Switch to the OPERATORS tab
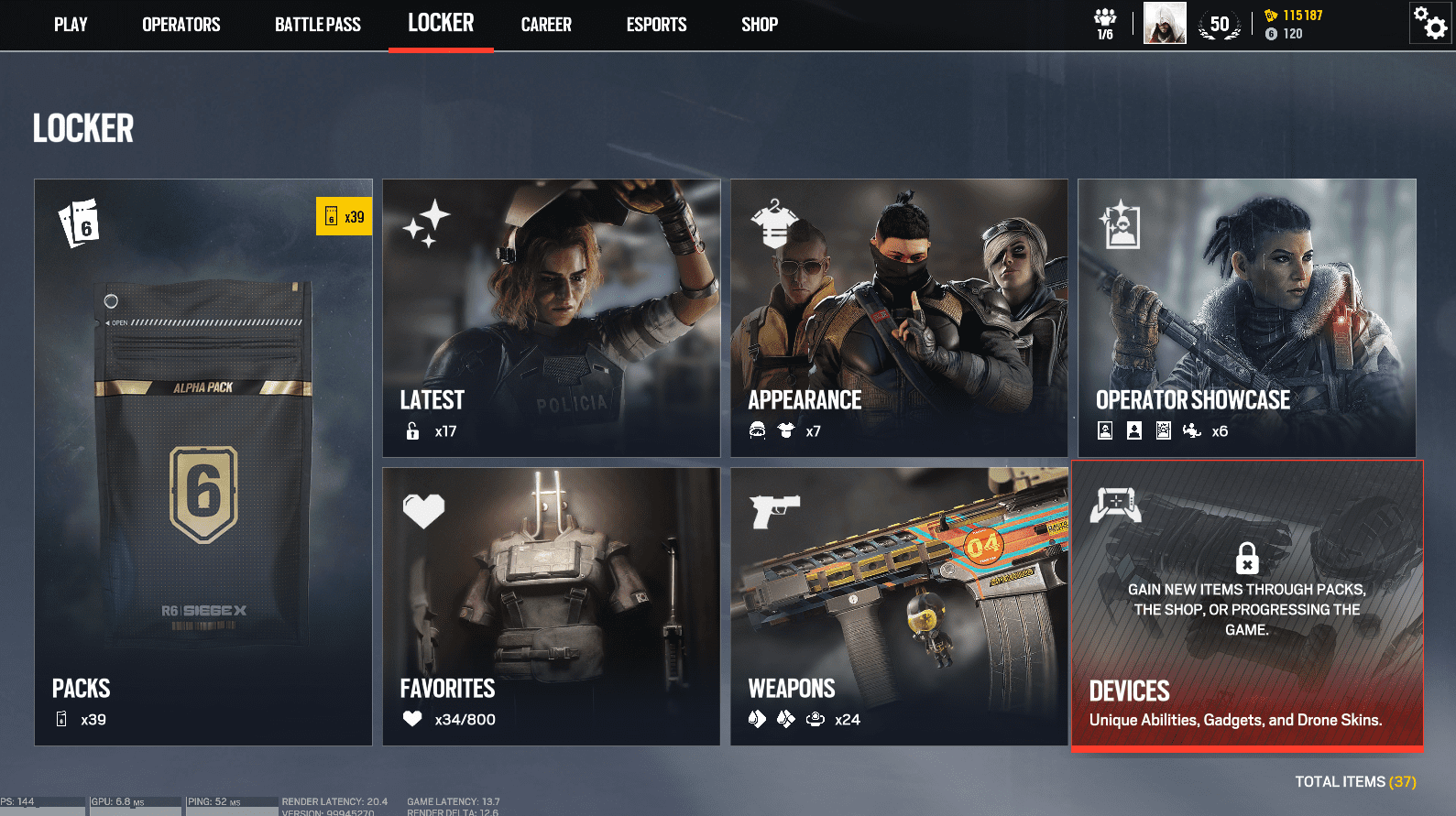The height and width of the screenshot is (816, 1456). tap(180, 25)
